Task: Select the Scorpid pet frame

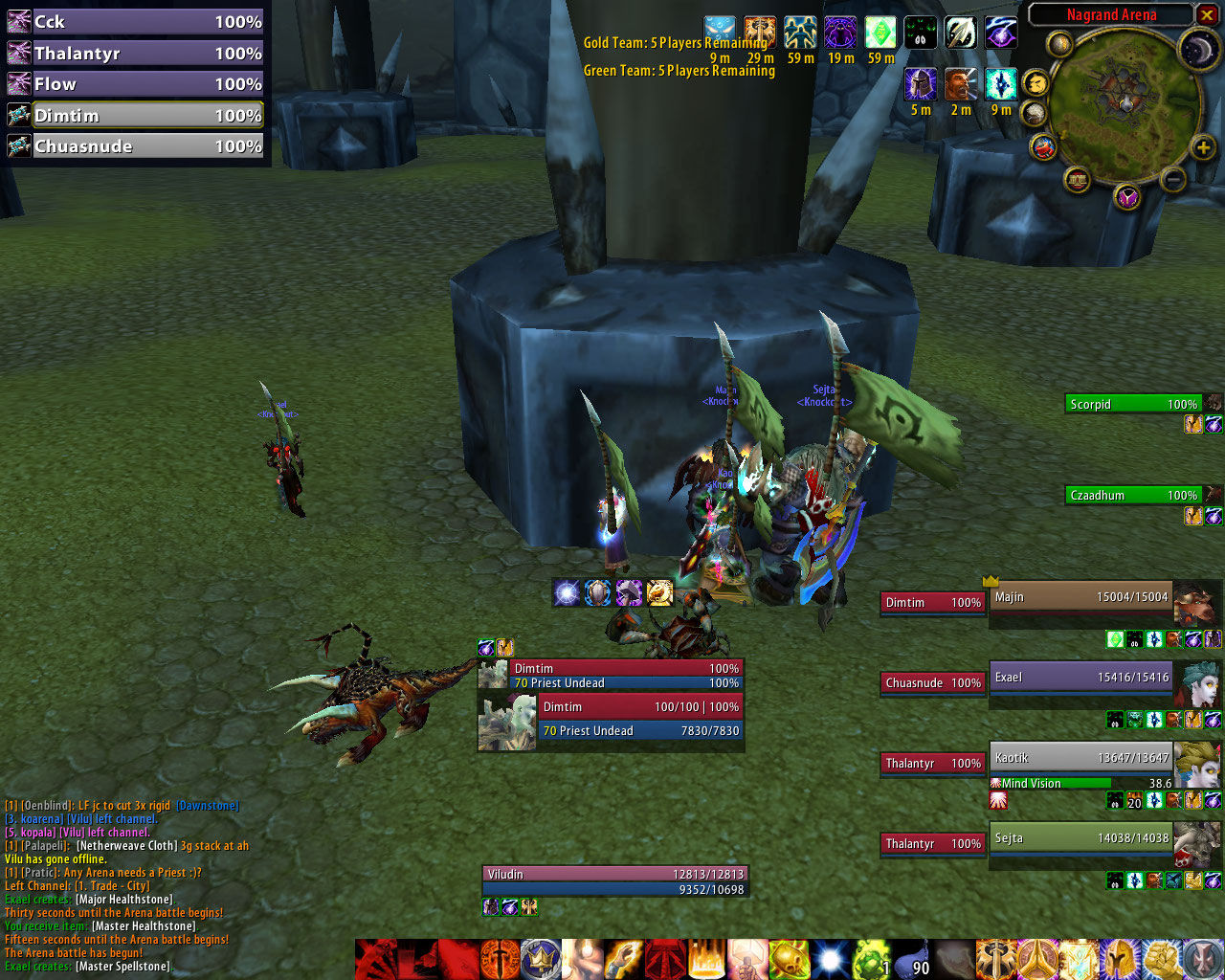Action: point(1132,405)
